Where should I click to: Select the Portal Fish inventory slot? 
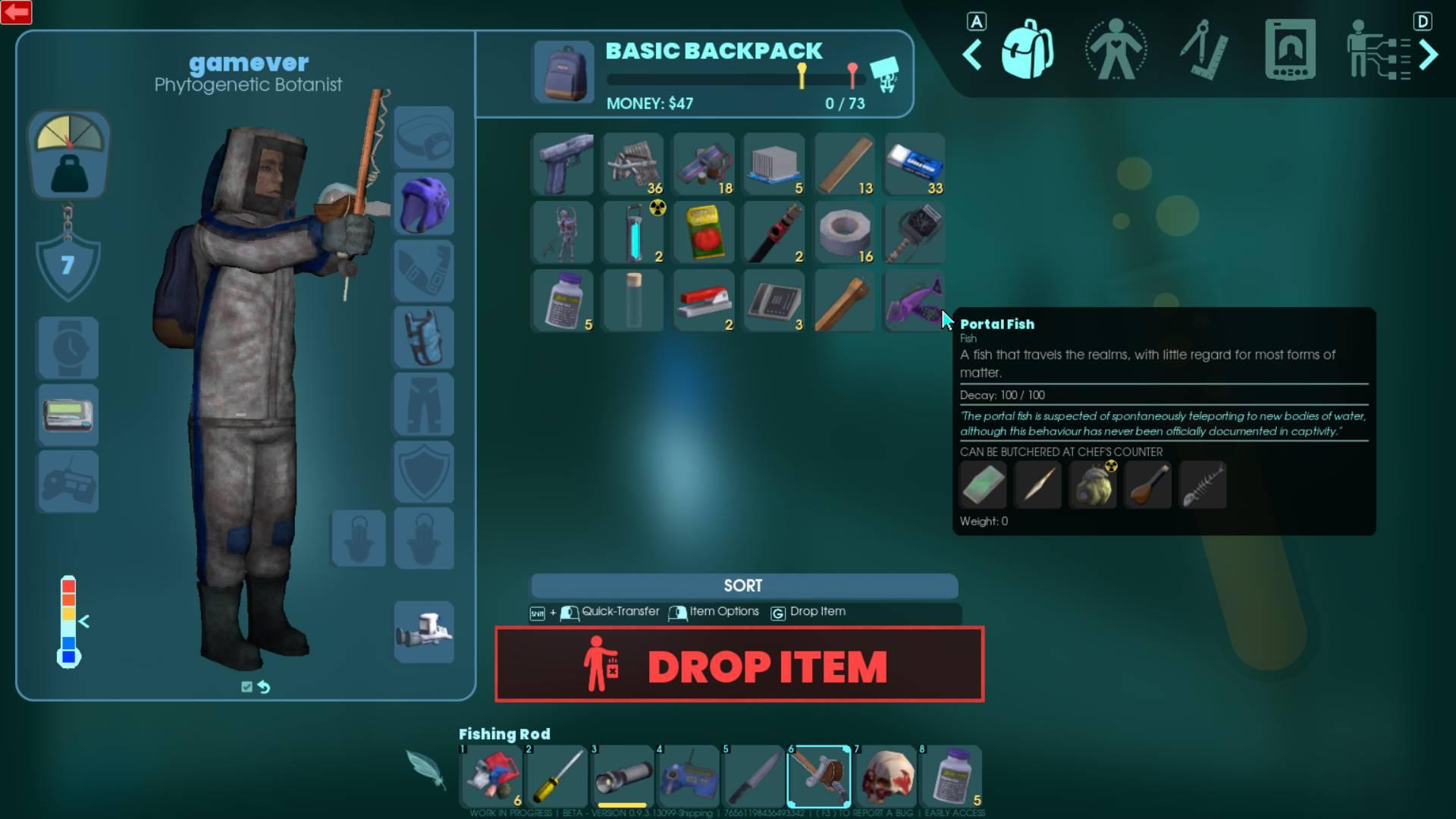click(x=914, y=301)
